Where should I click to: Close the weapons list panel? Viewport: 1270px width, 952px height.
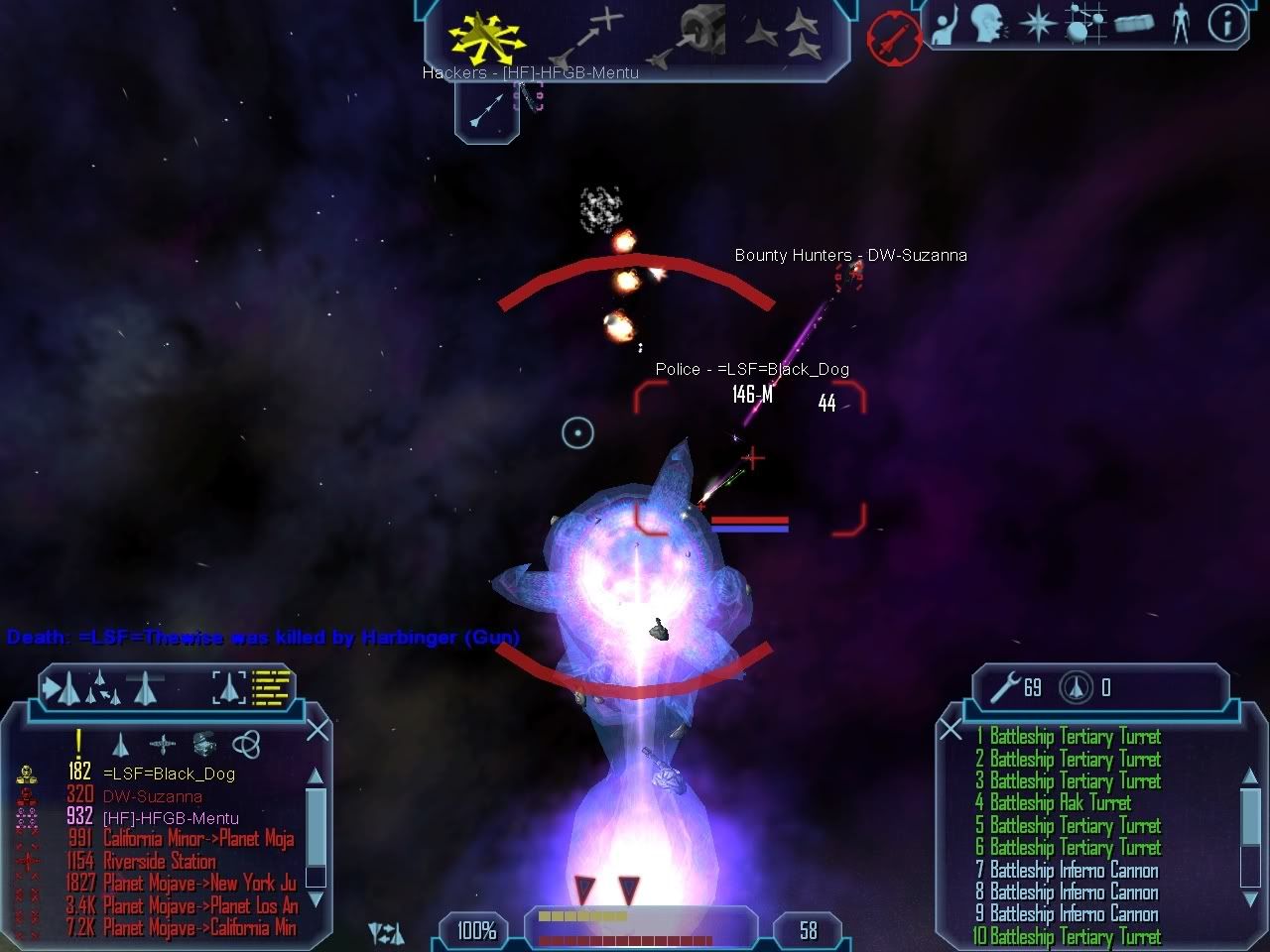(x=951, y=731)
